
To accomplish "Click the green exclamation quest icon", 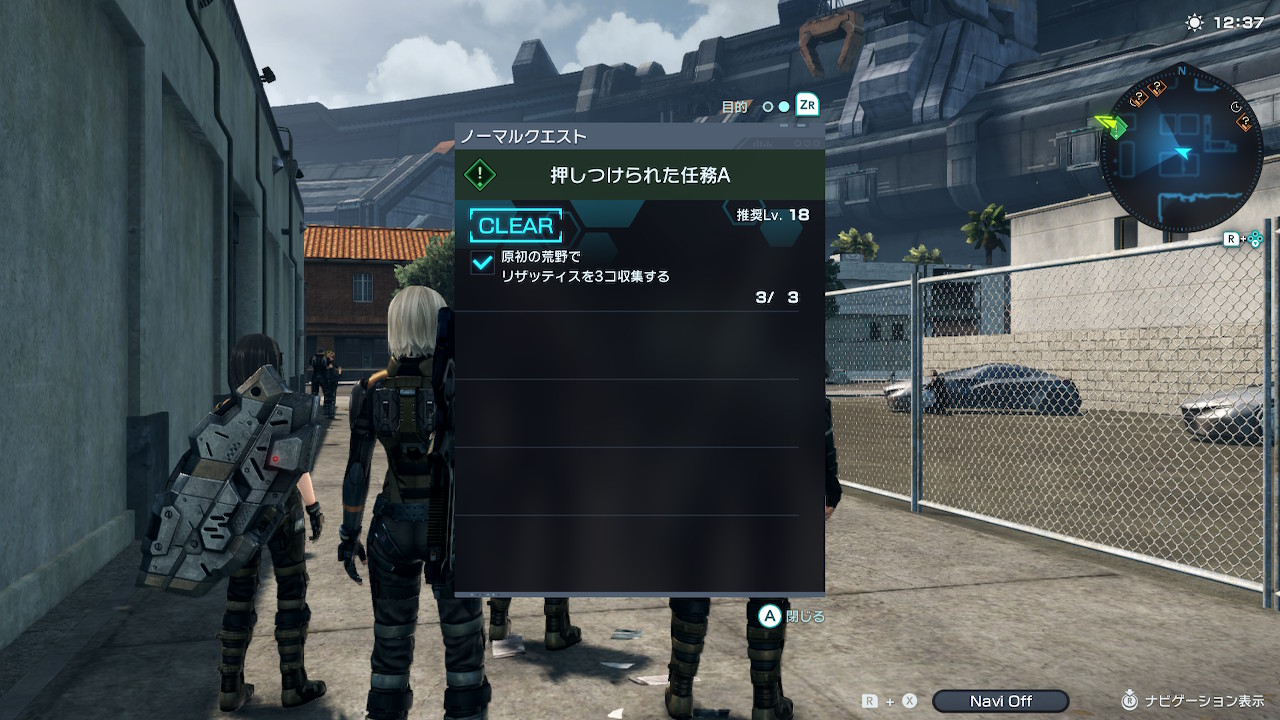I will click(480, 175).
